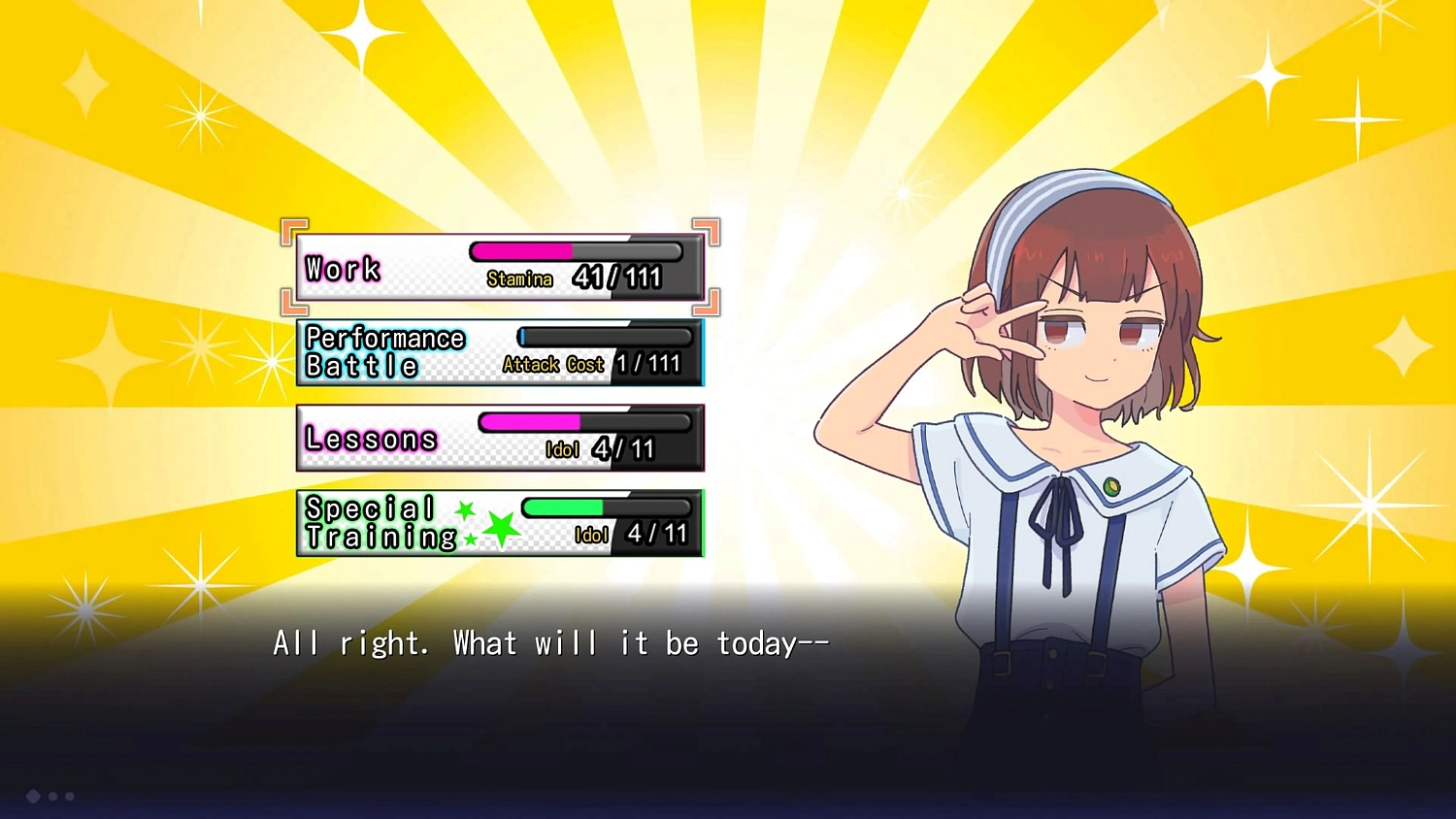The image size is (1456, 819).
Task: Click the dialogue text to advance
Action: (548, 642)
